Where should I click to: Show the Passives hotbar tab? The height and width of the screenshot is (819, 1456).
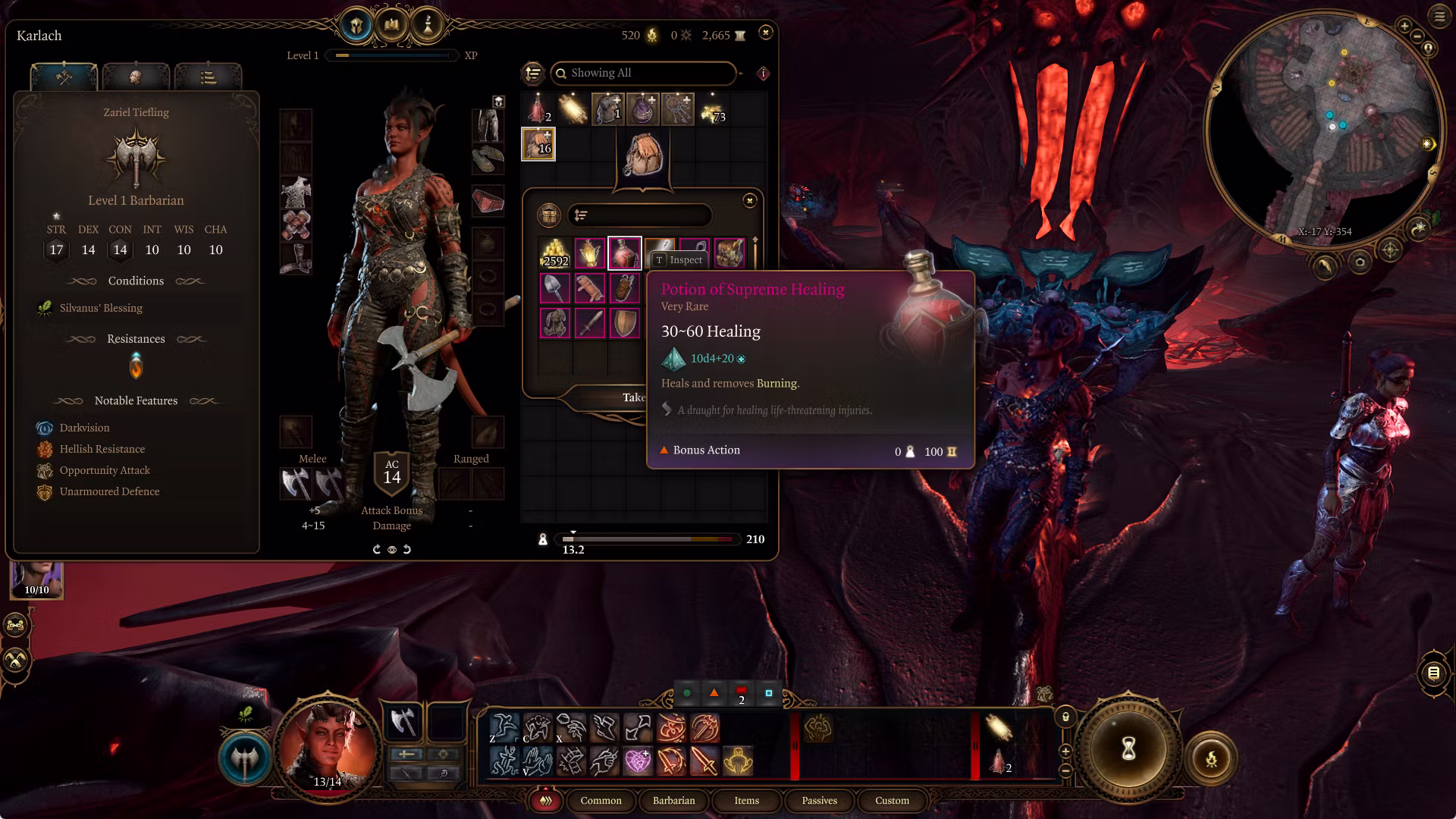coord(819,800)
